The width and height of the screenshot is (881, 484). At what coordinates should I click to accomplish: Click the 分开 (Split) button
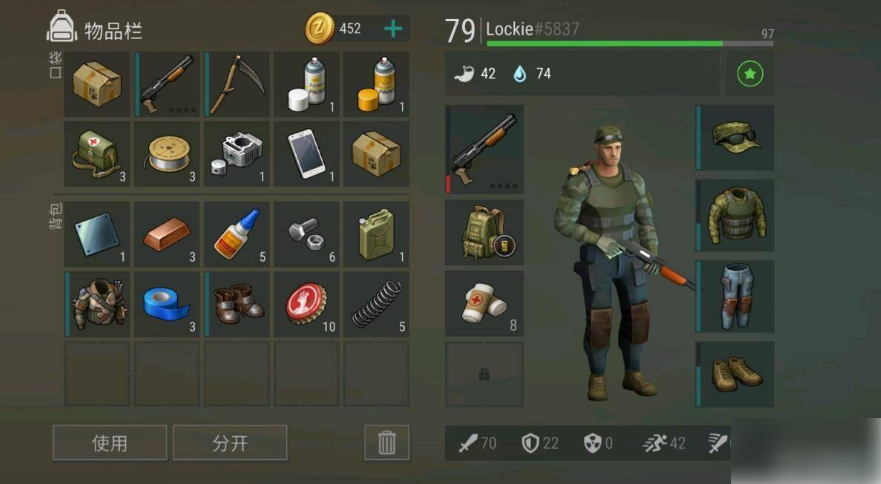(x=230, y=442)
